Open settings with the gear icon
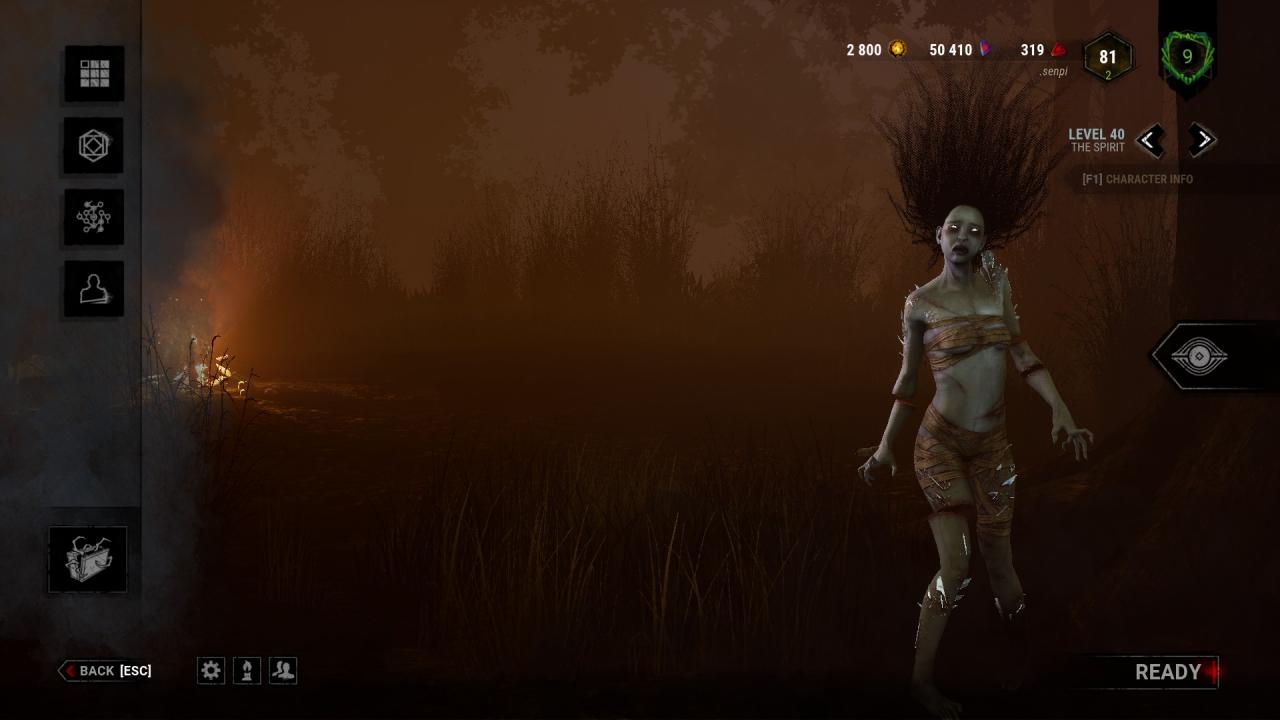Viewport: 1280px width, 720px height. [x=211, y=671]
